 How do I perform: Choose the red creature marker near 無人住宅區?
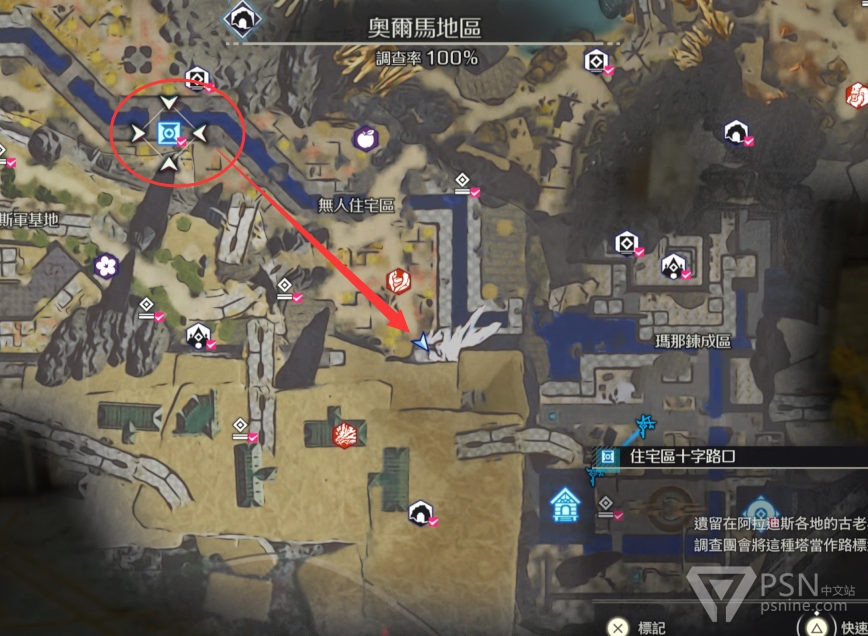coord(398,281)
